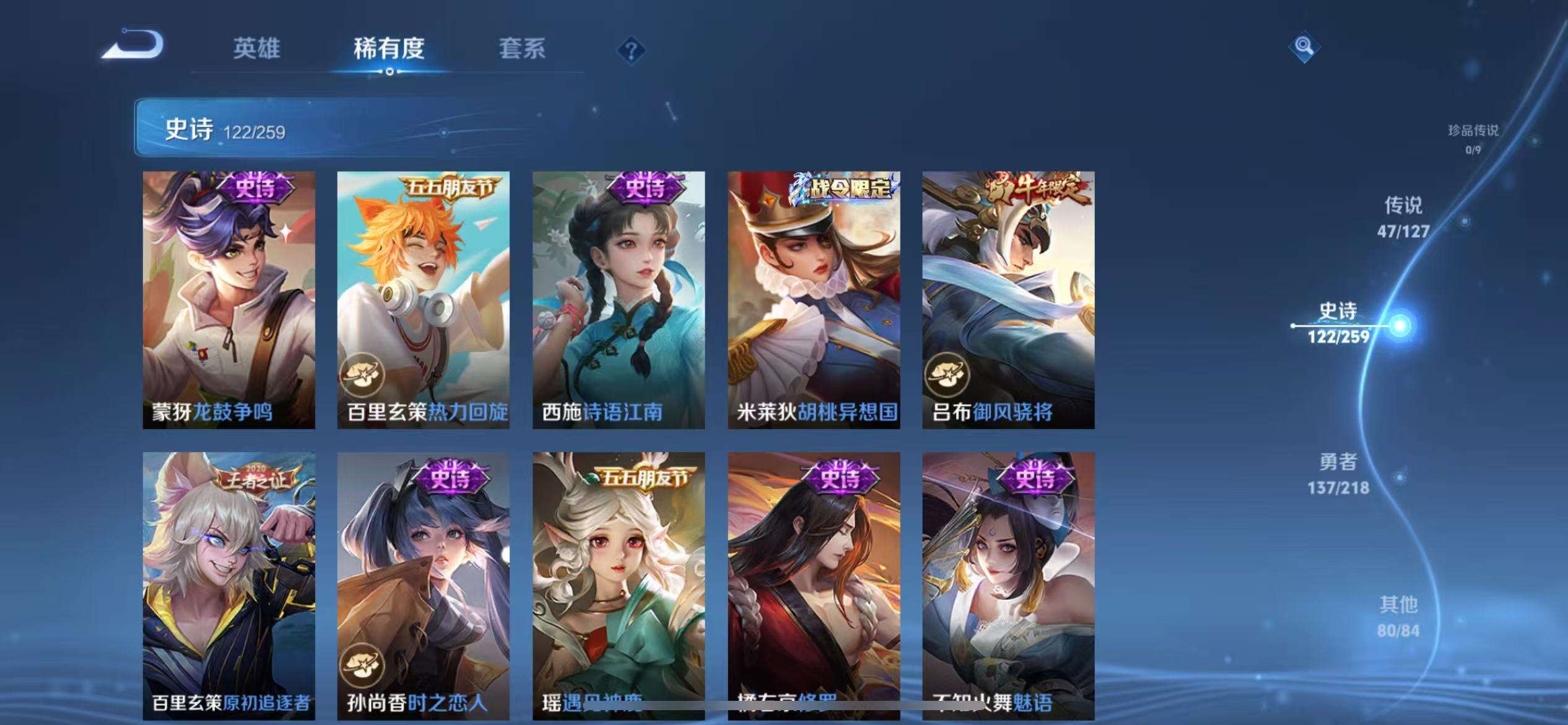The image size is (1568, 725).
Task: Switch to the 英雄 tab
Action: click(258, 50)
